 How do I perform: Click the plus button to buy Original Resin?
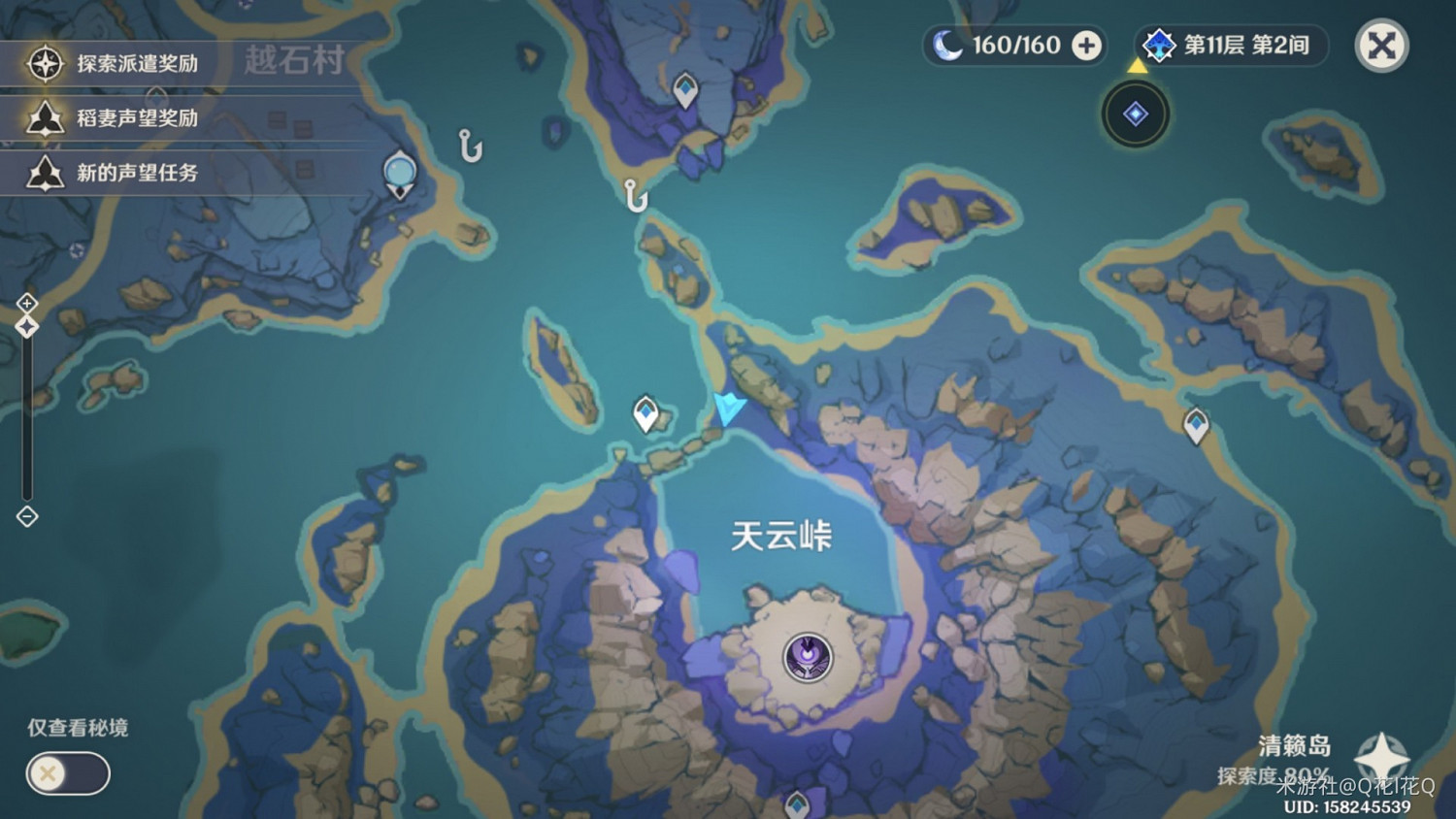[x=1085, y=46]
